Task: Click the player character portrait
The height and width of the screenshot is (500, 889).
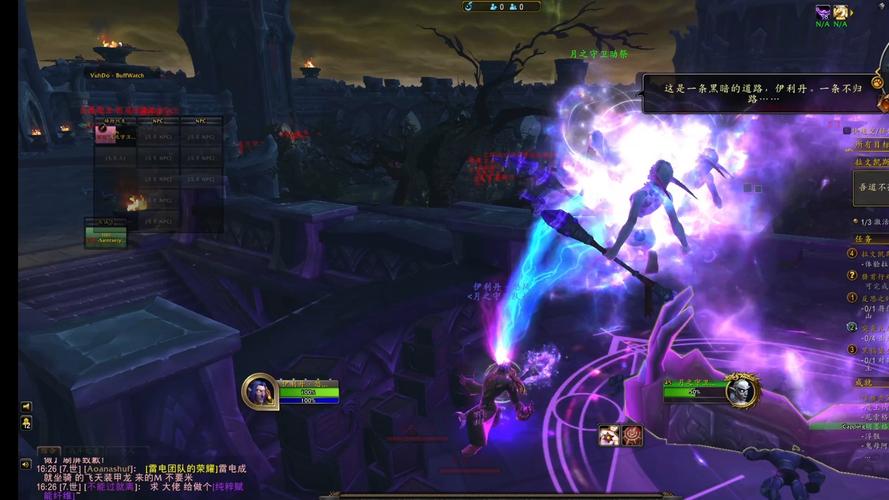Action: [260, 391]
